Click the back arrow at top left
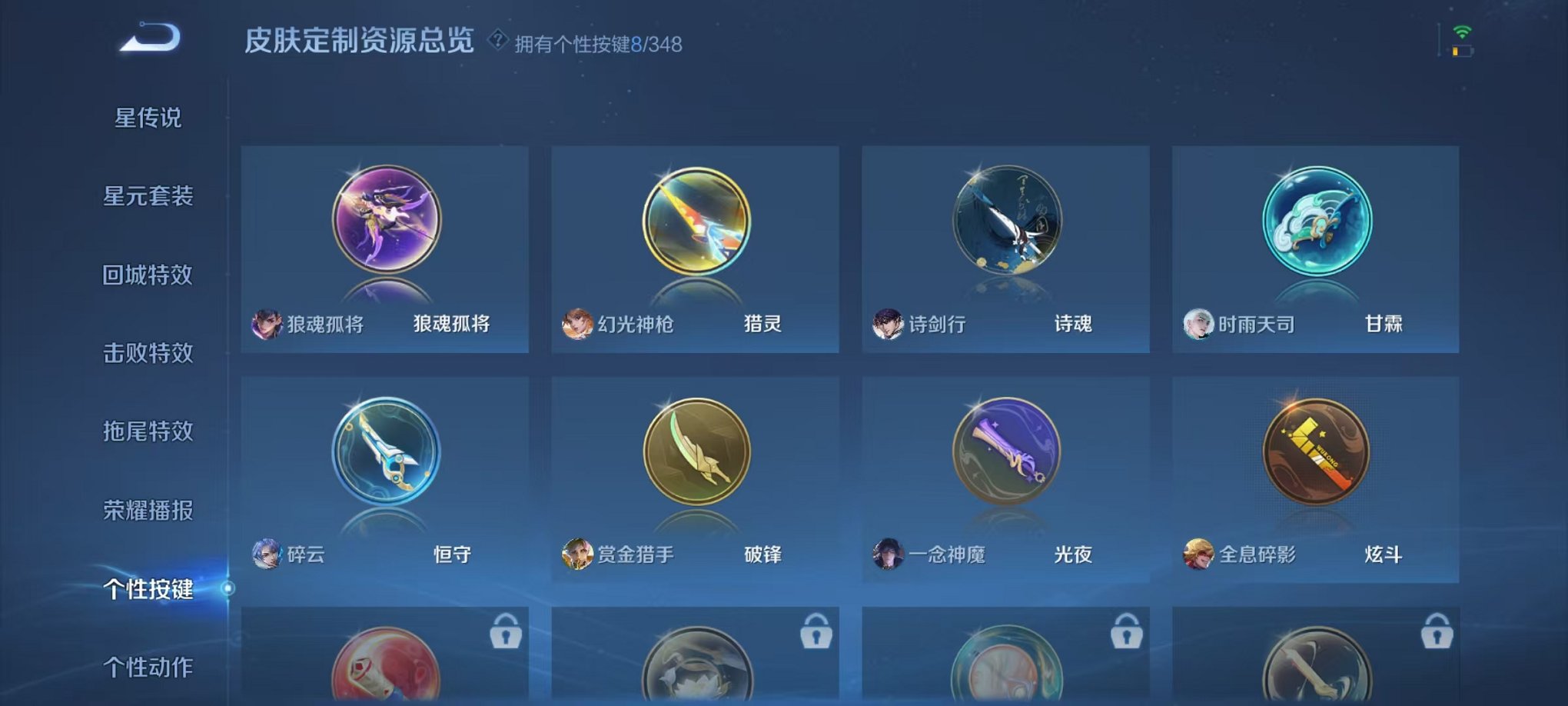 151,36
